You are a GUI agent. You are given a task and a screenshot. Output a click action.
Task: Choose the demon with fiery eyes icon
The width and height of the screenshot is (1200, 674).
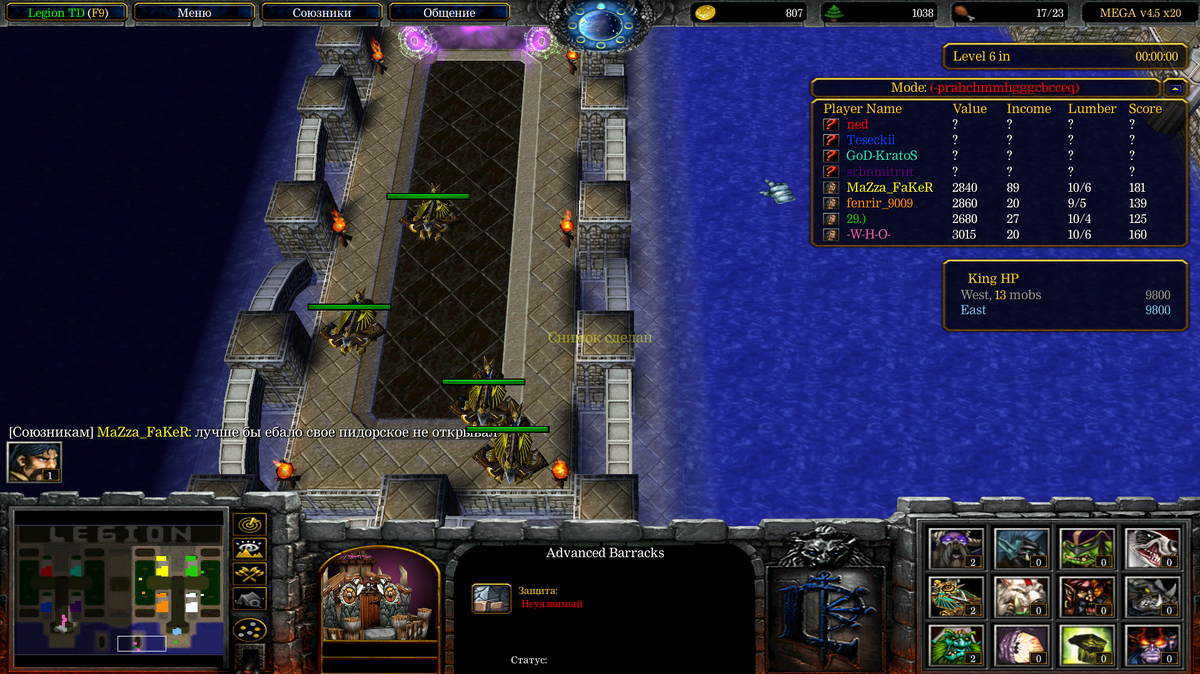pyautogui.click(x=1152, y=645)
